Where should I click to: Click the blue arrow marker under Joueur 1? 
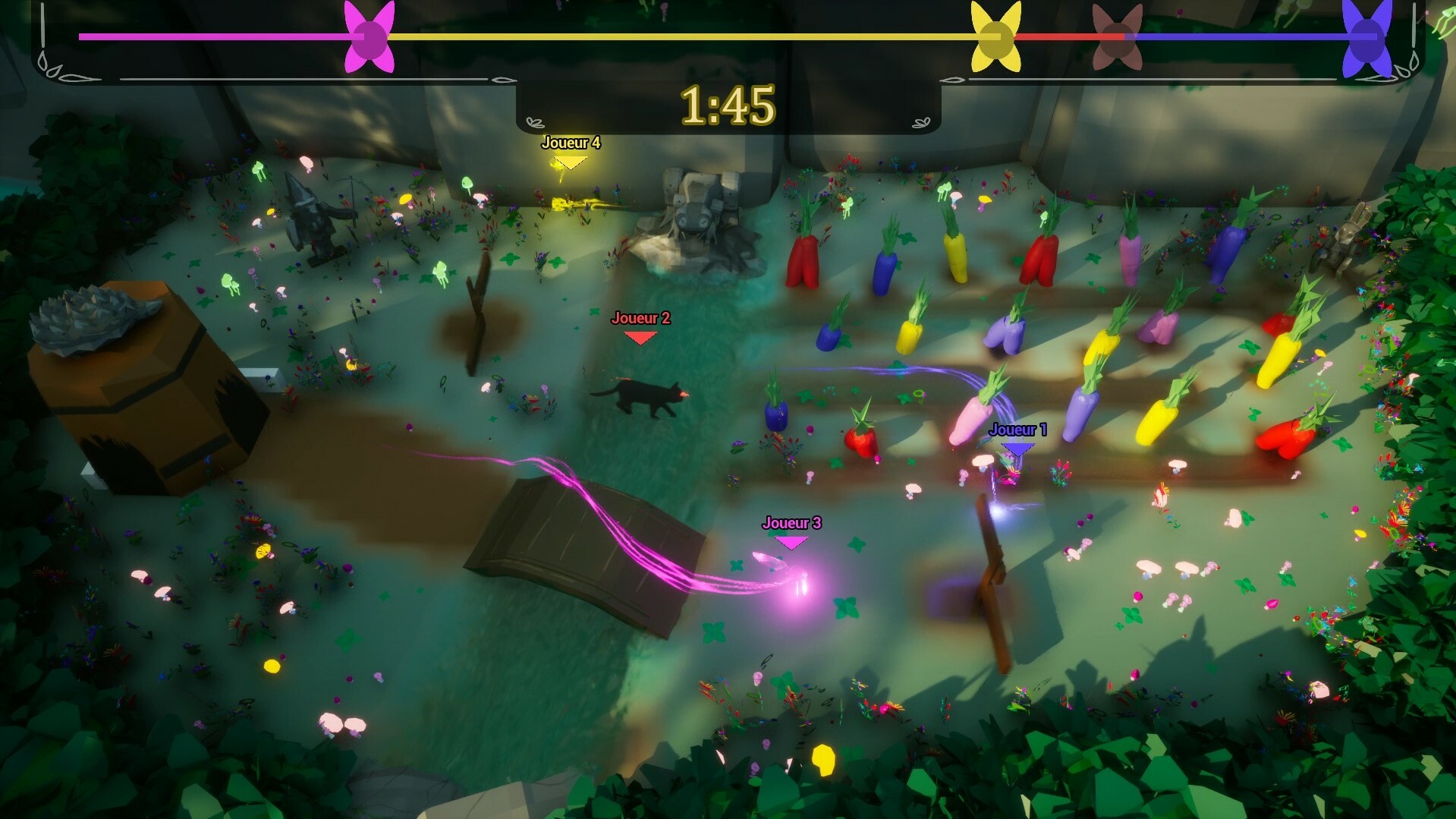pyautogui.click(x=1017, y=448)
